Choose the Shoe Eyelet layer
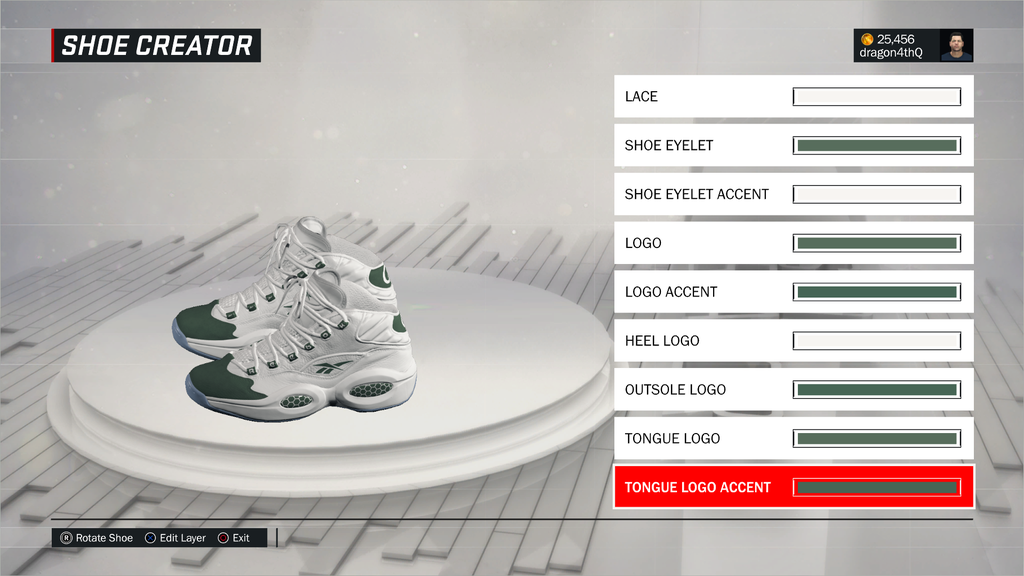The width and height of the screenshot is (1024, 576). [x=793, y=145]
